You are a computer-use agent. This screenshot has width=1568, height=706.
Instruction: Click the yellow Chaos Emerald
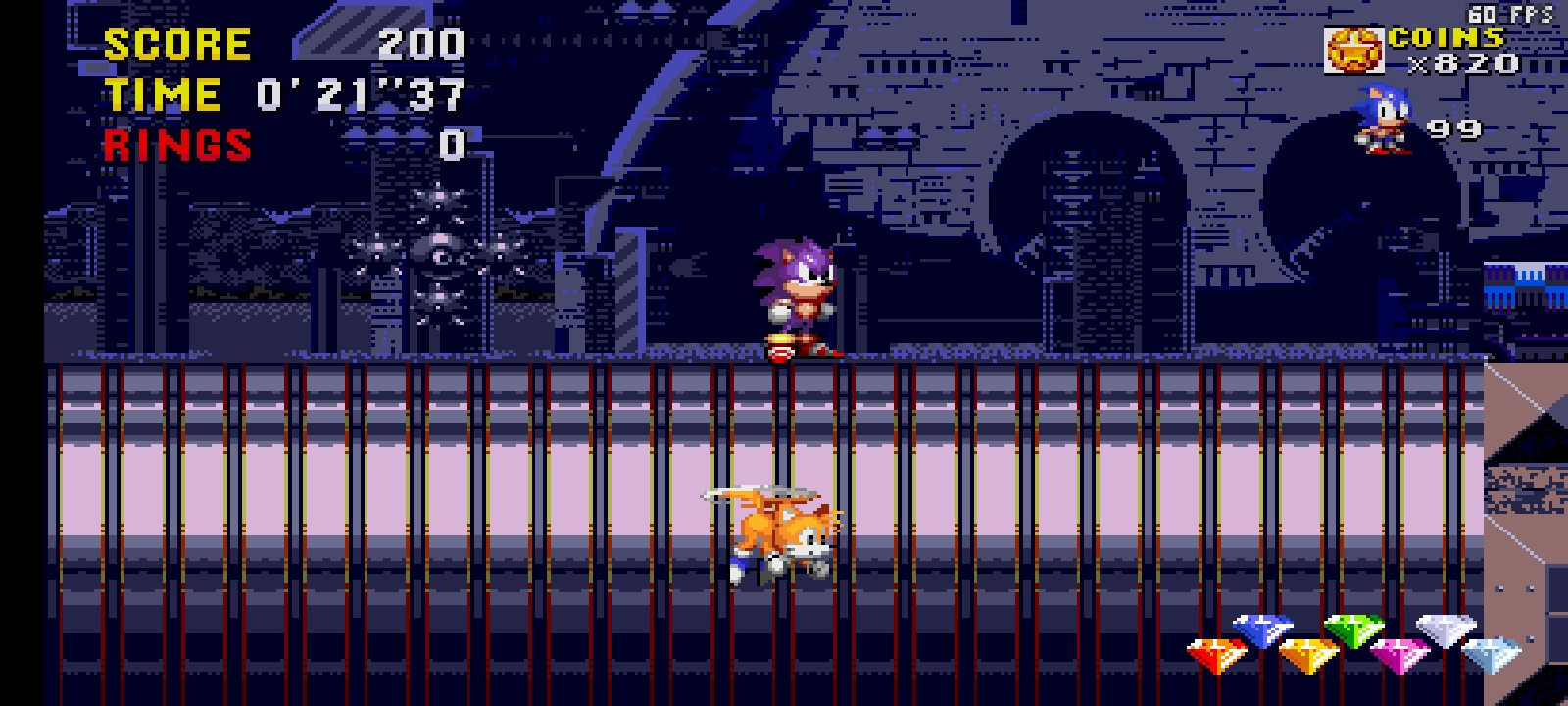[1308, 654]
